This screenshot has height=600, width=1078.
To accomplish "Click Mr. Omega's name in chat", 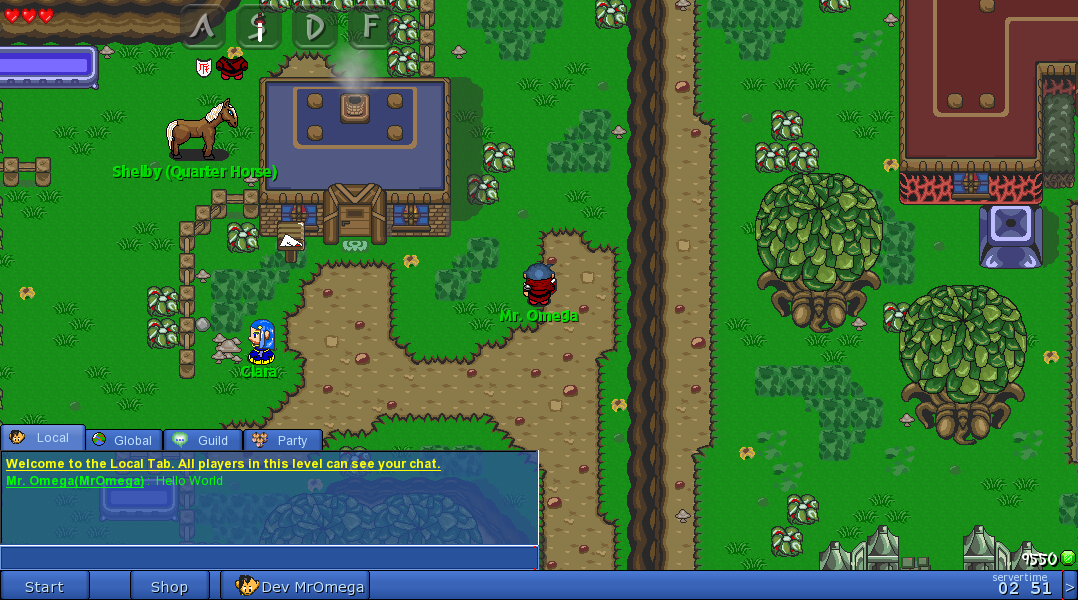I will point(75,481).
